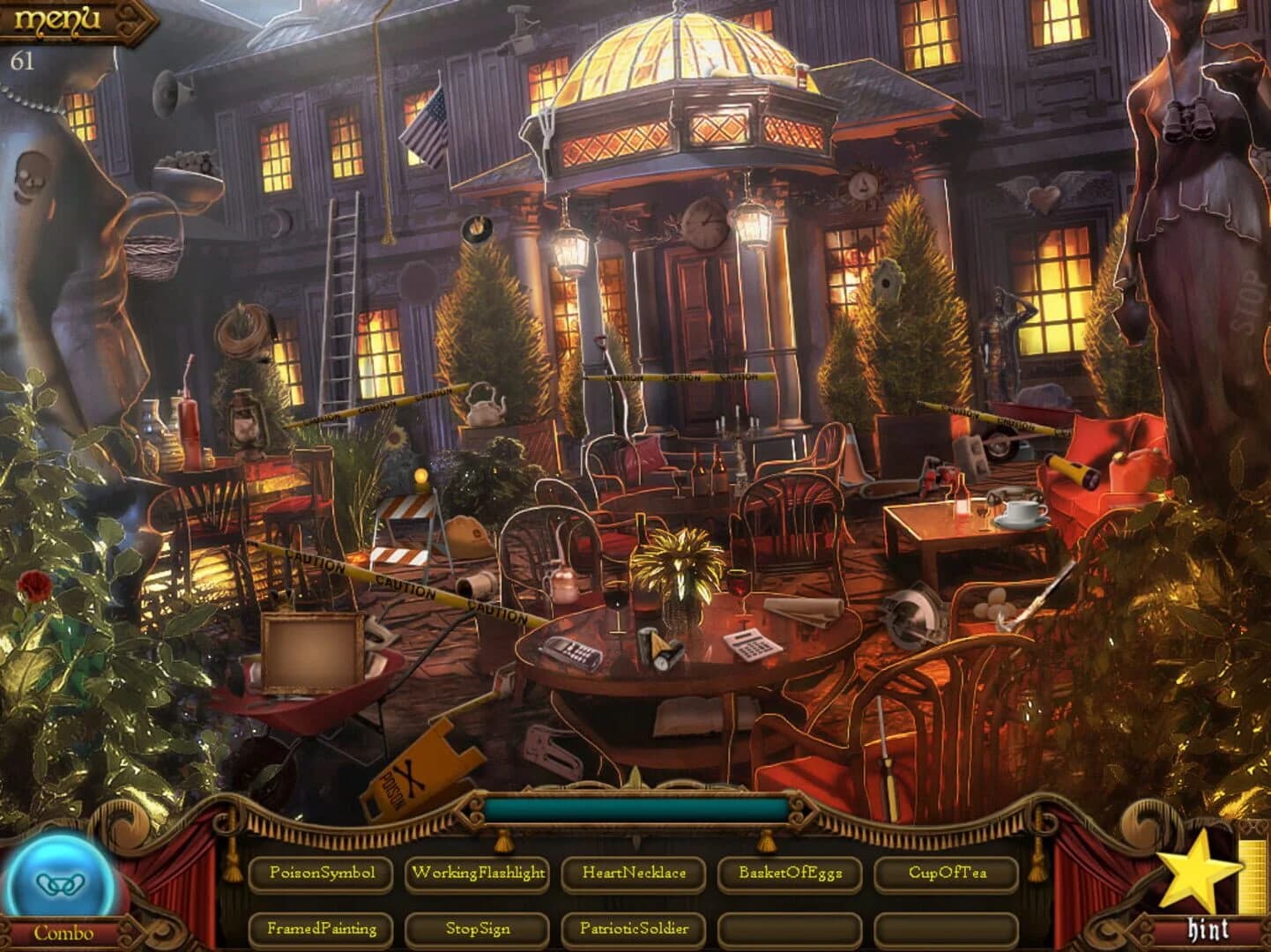The height and width of the screenshot is (952, 1271).
Task: Select WorkingFlashlight from the word list
Action: tap(479, 874)
